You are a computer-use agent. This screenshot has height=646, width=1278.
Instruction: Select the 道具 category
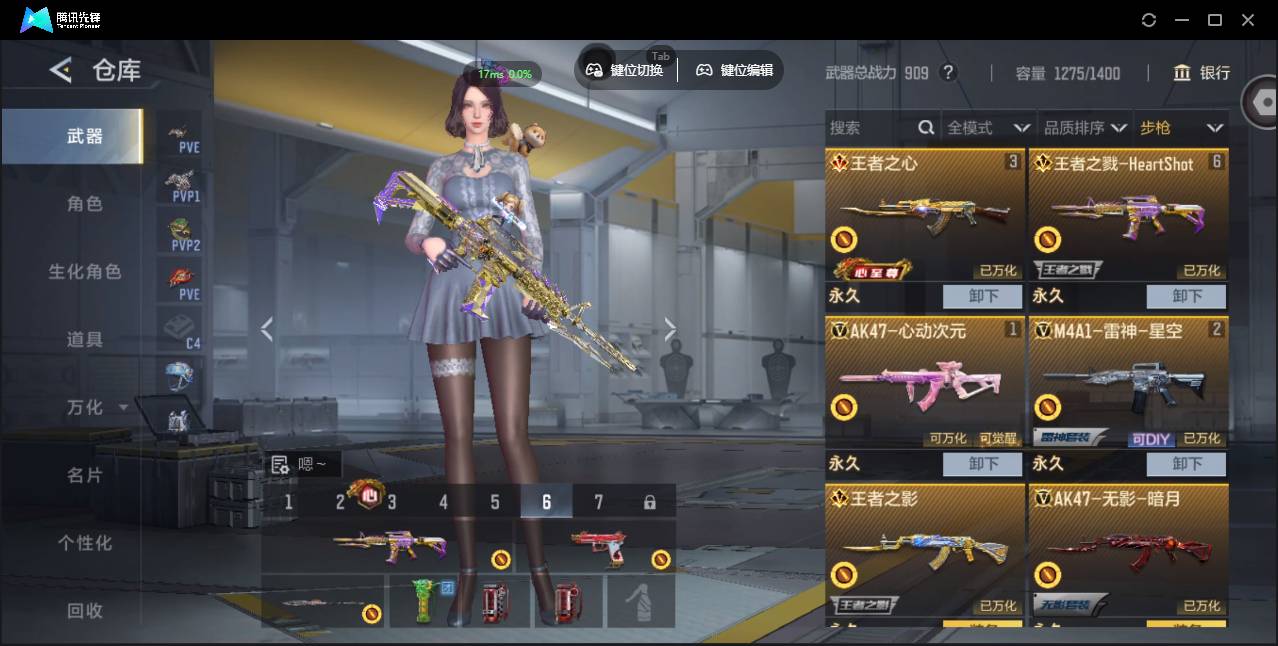pyautogui.click(x=84, y=340)
